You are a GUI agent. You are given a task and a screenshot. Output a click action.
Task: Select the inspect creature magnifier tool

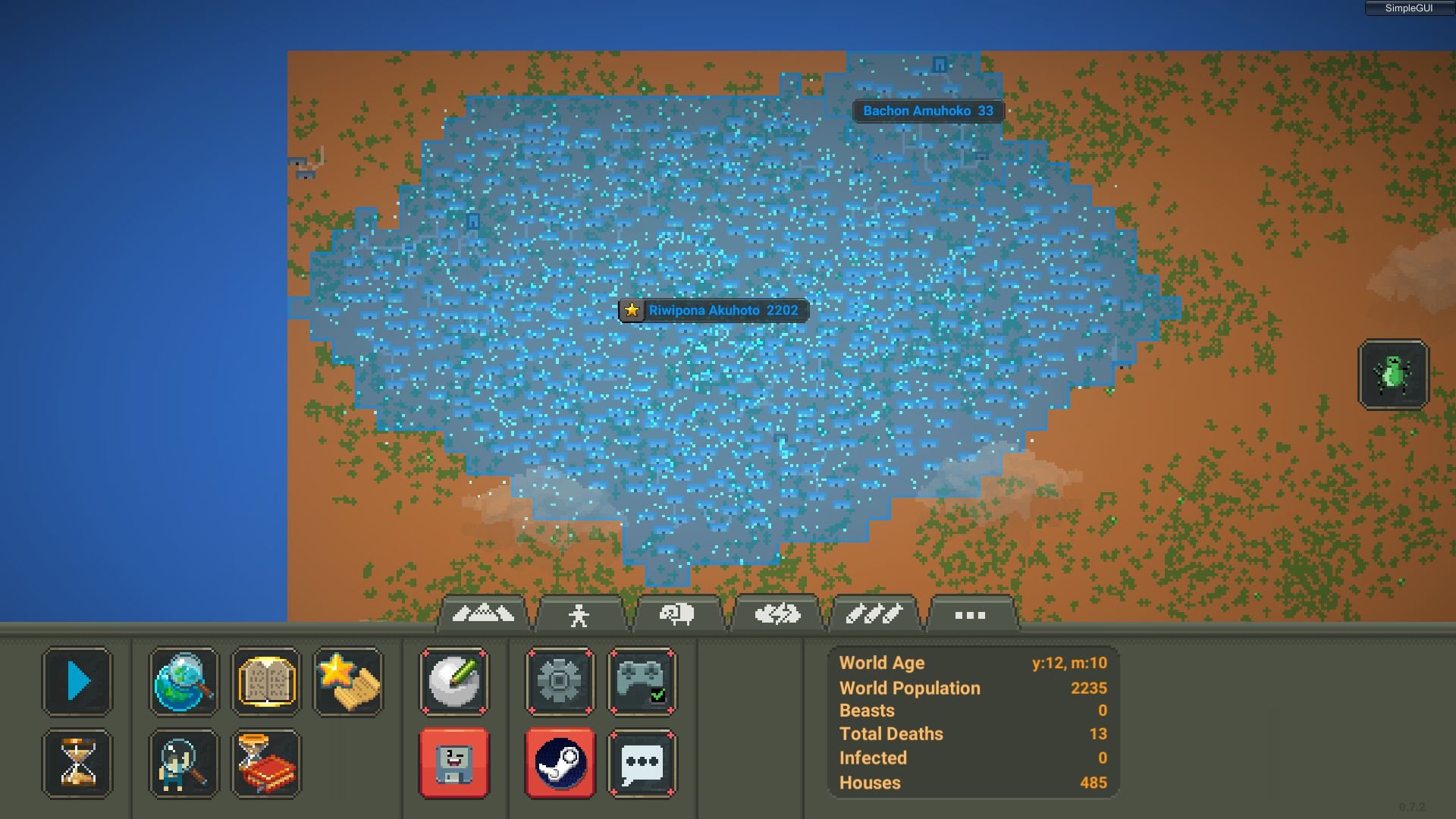click(x=184, y=764)
